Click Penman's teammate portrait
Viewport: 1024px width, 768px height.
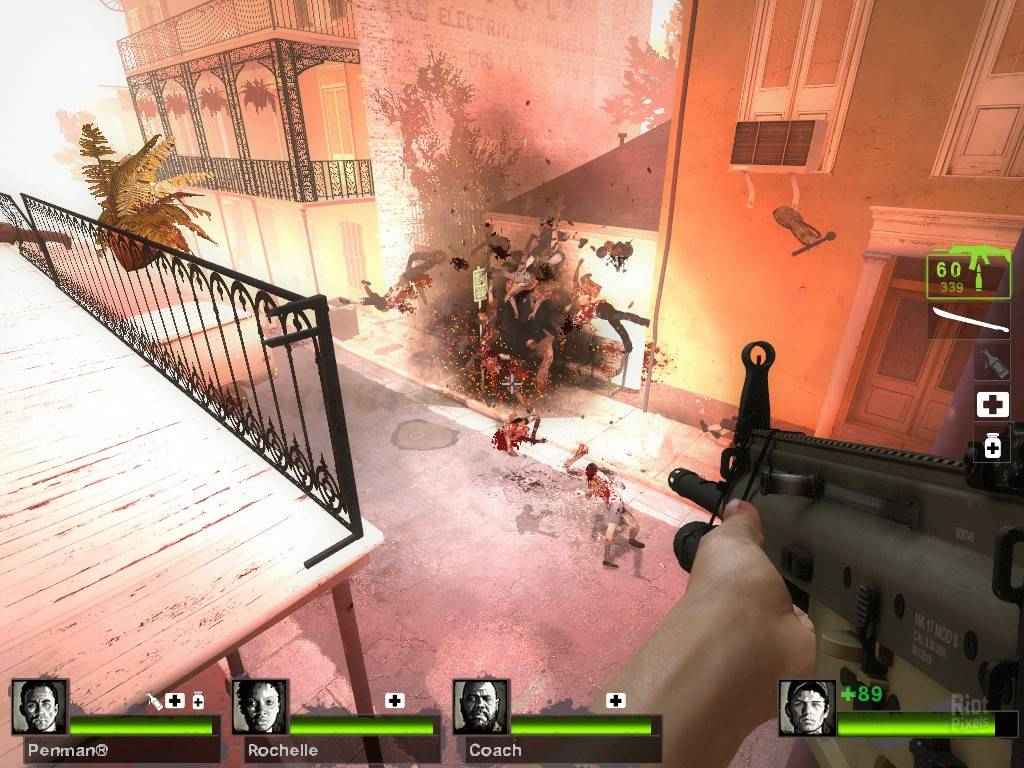pos(40,707)
